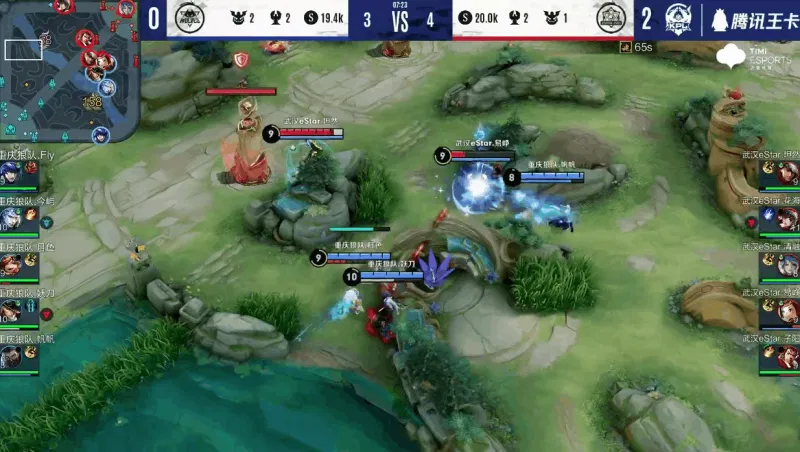Click the 腾讯王卡 sponsor banner
This screenshot has width=800, height=452.
click(752, 19)
